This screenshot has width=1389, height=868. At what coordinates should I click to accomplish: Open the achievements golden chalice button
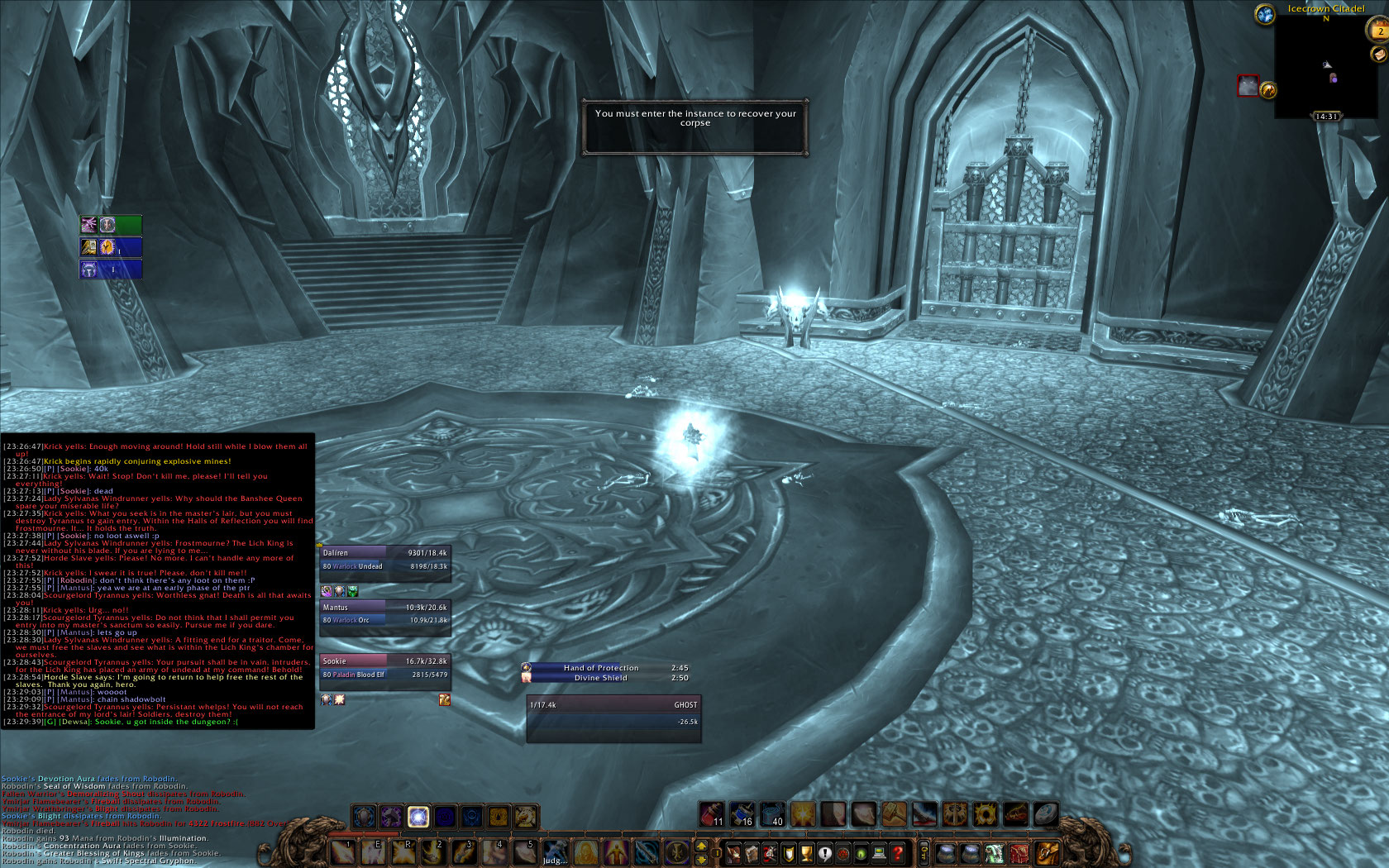coord(806,852)
